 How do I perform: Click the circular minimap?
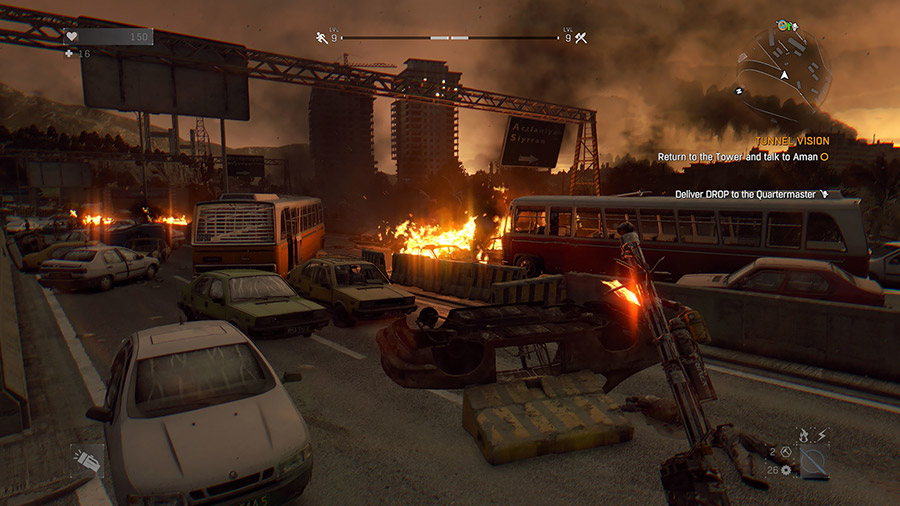point(784,71)
